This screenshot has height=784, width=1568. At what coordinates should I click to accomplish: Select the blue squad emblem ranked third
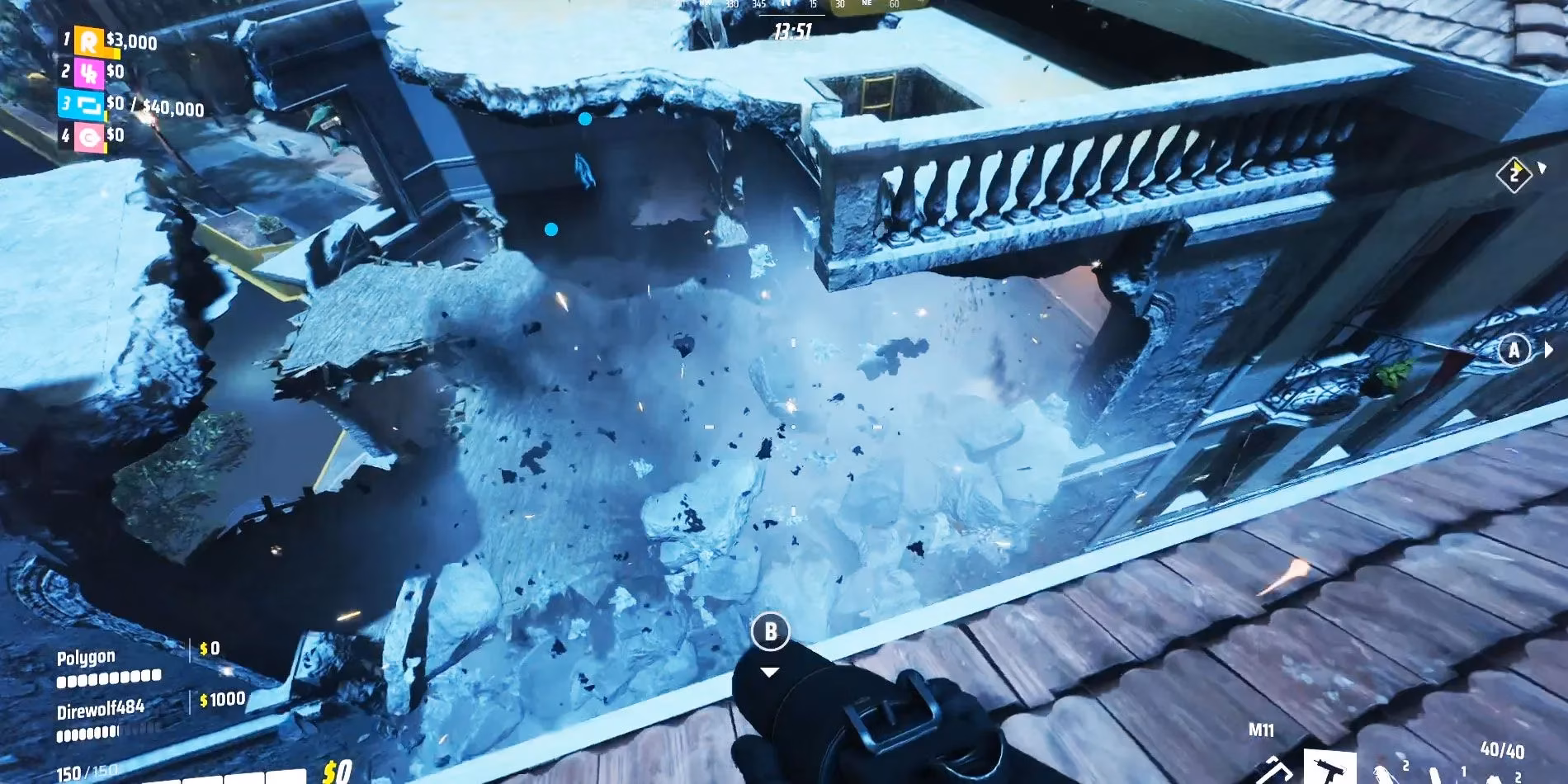87,106
